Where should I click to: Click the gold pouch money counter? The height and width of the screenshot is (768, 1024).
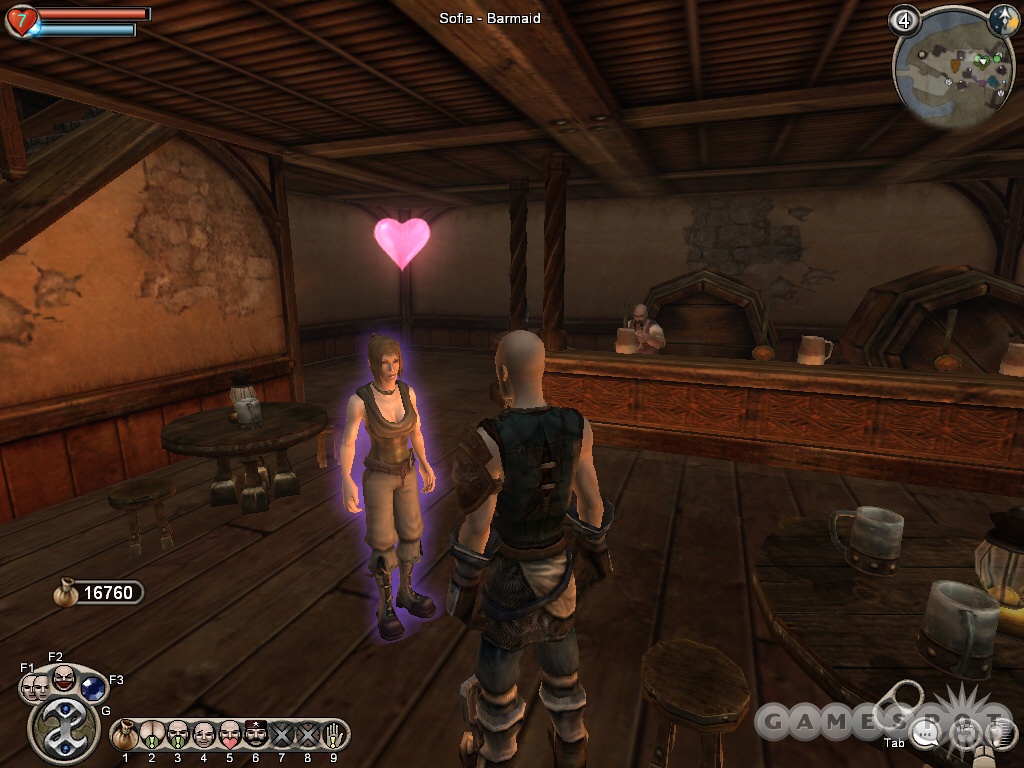click(98, 593)
